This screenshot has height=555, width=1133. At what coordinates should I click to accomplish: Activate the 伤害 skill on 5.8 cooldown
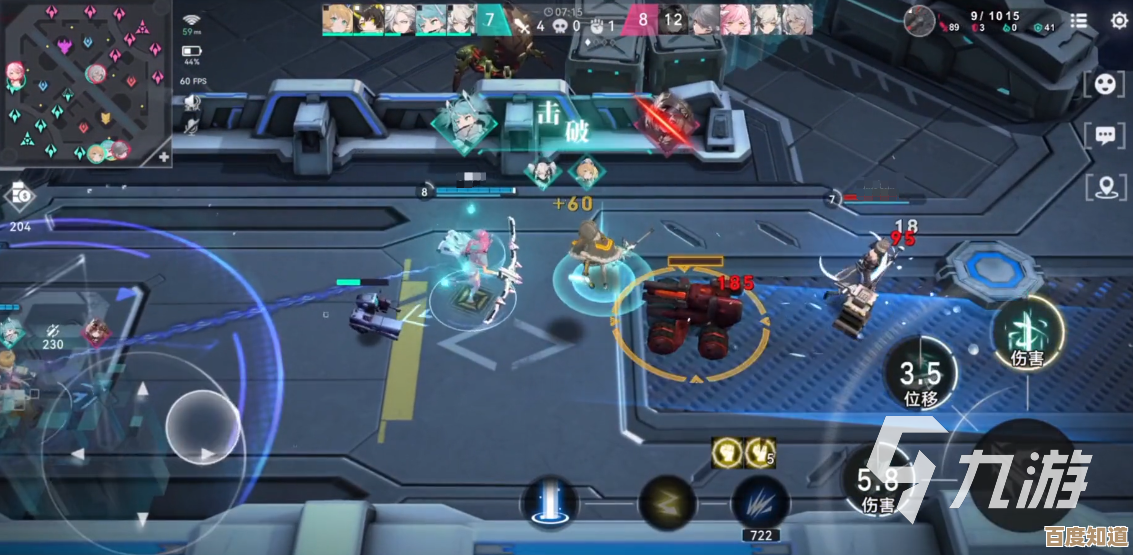tap(876, 480)
